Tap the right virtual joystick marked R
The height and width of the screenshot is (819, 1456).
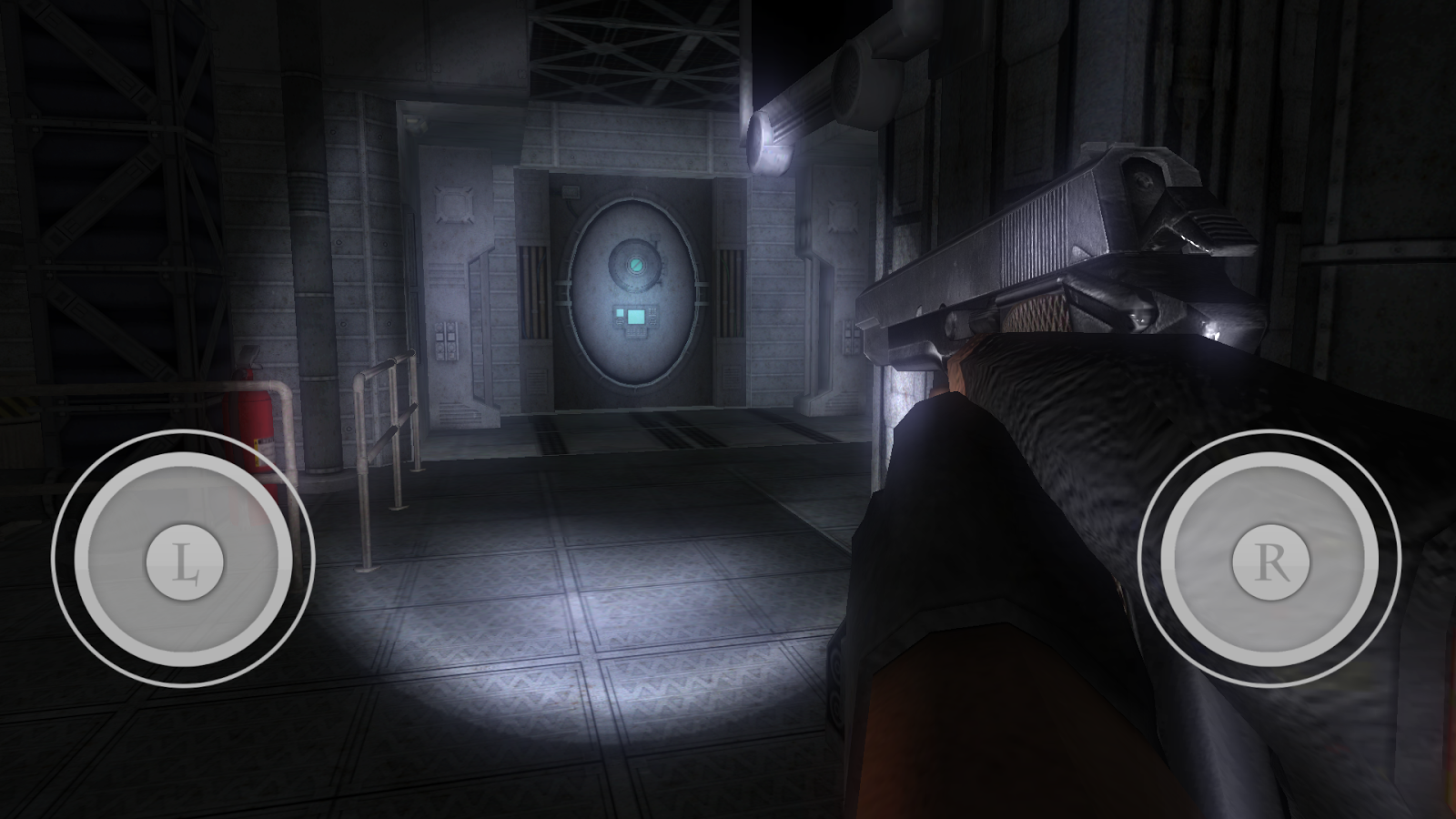pos(1270,561)
